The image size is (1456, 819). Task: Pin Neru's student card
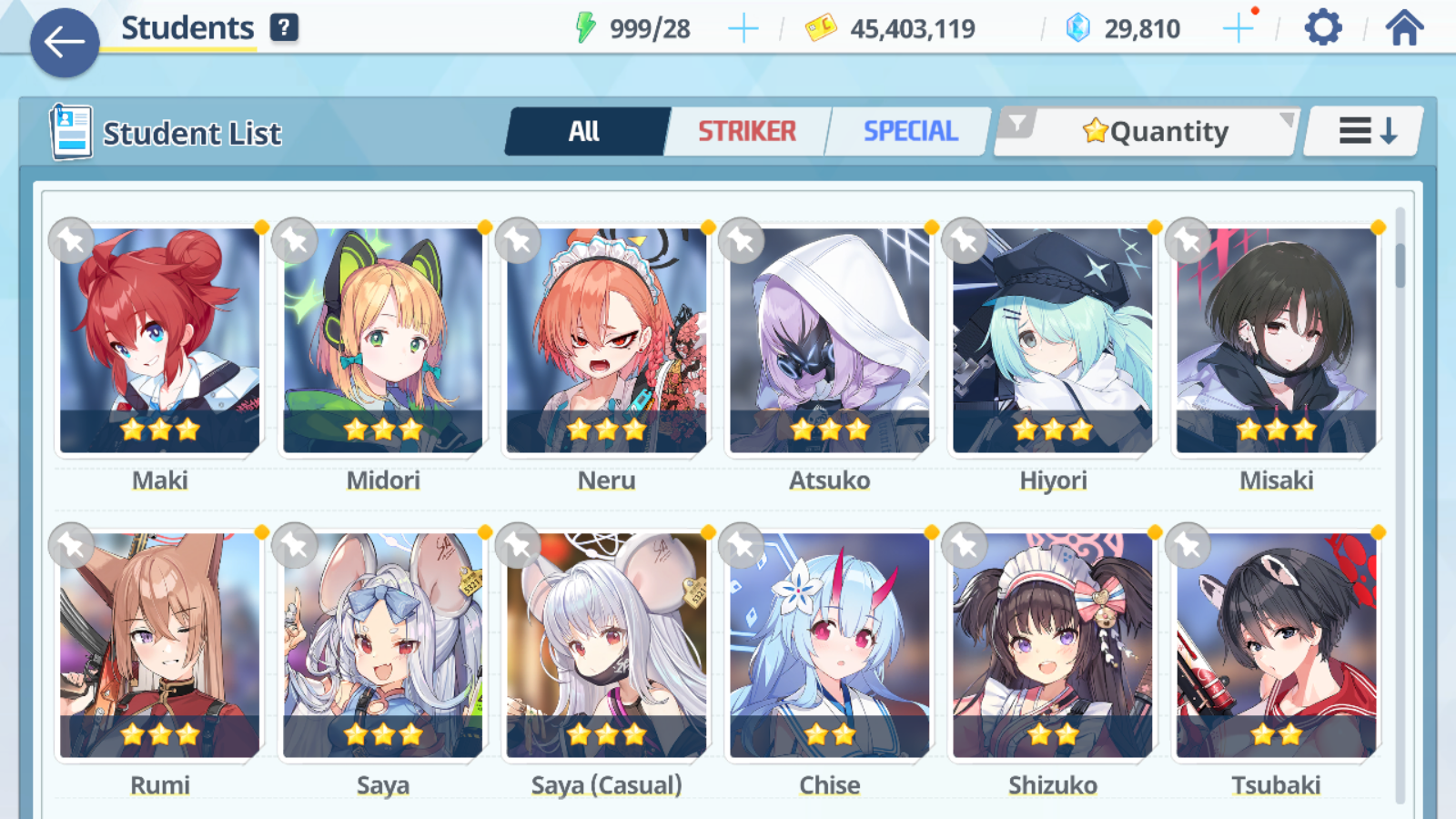(518, 241)
